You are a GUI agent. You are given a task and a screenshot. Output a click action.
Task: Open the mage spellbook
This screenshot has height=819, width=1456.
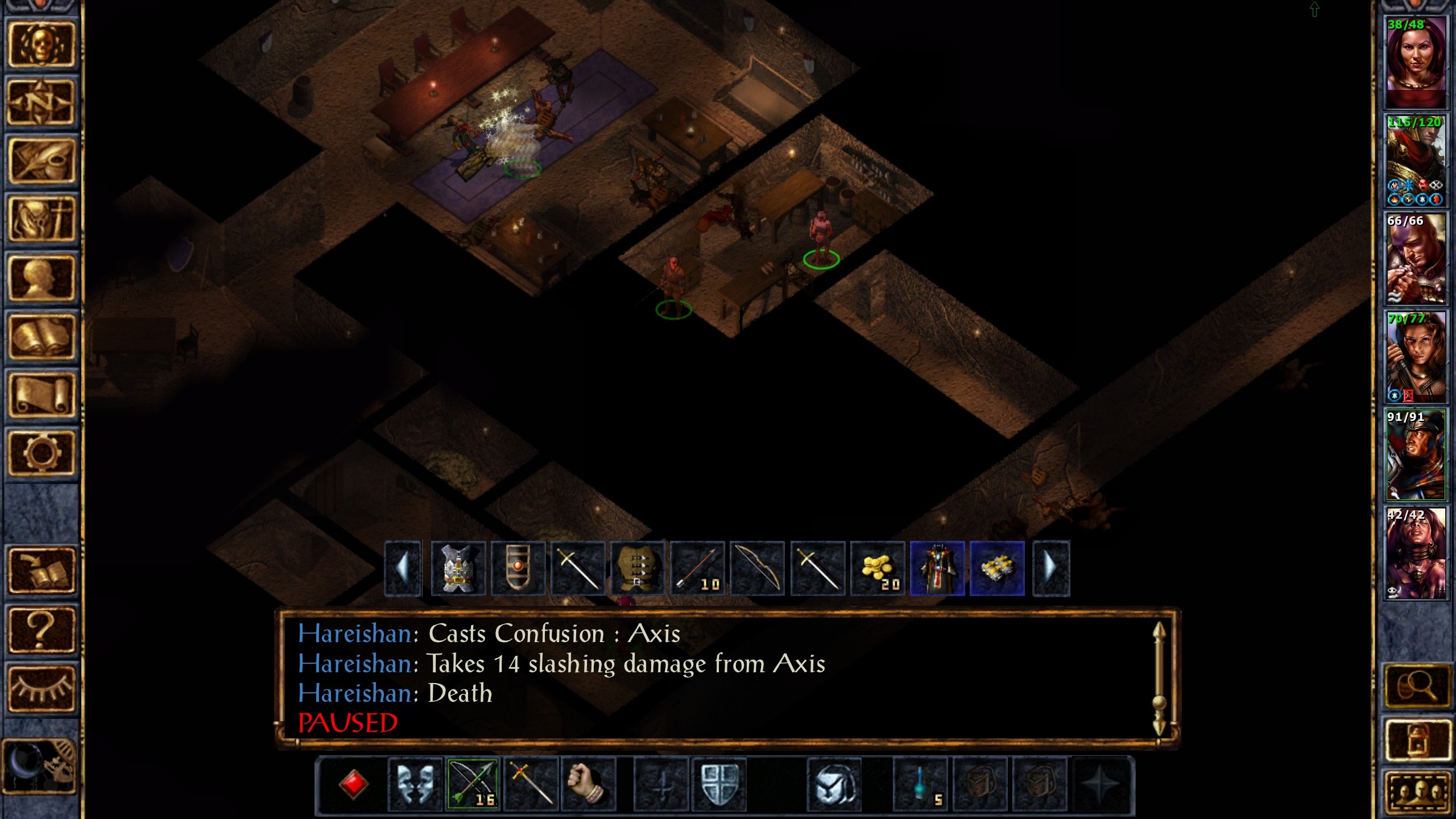tap(41, 337)
